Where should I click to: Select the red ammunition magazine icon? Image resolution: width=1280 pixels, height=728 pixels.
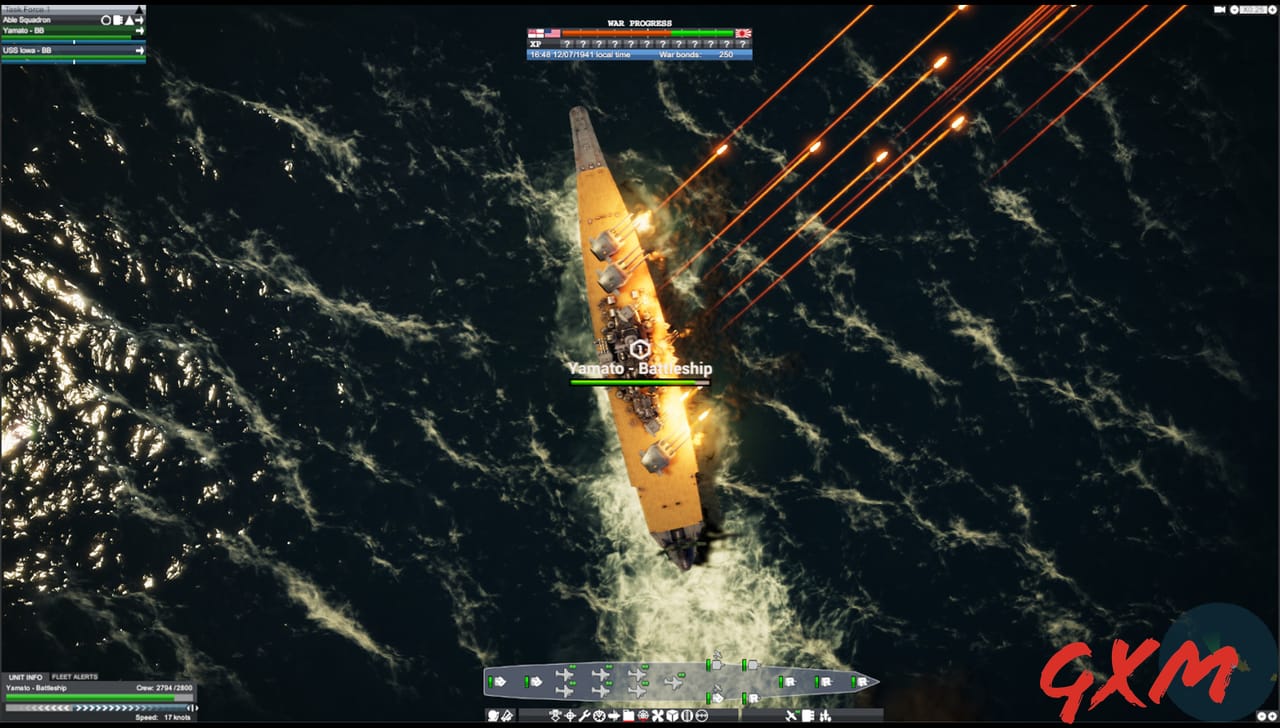click(x=628, y=715)
